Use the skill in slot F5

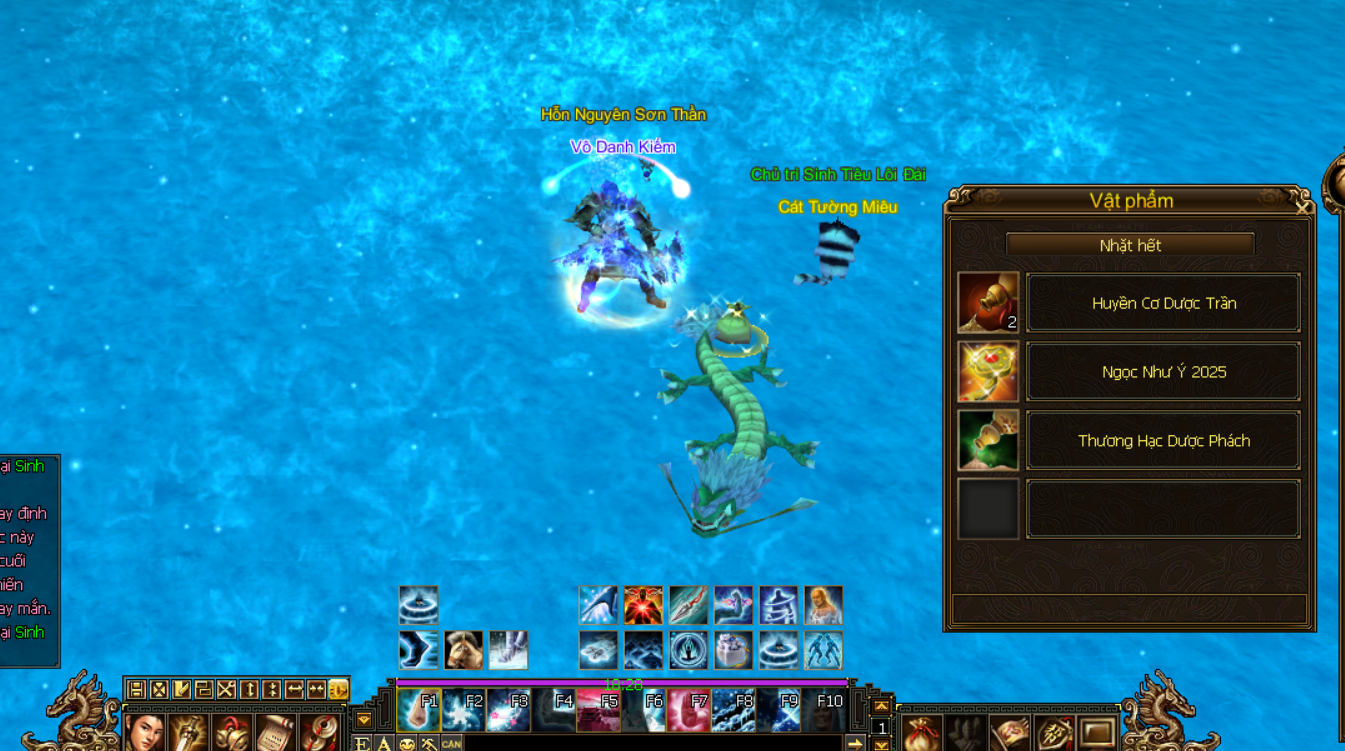pyautogui.click(x=599, y=710)
